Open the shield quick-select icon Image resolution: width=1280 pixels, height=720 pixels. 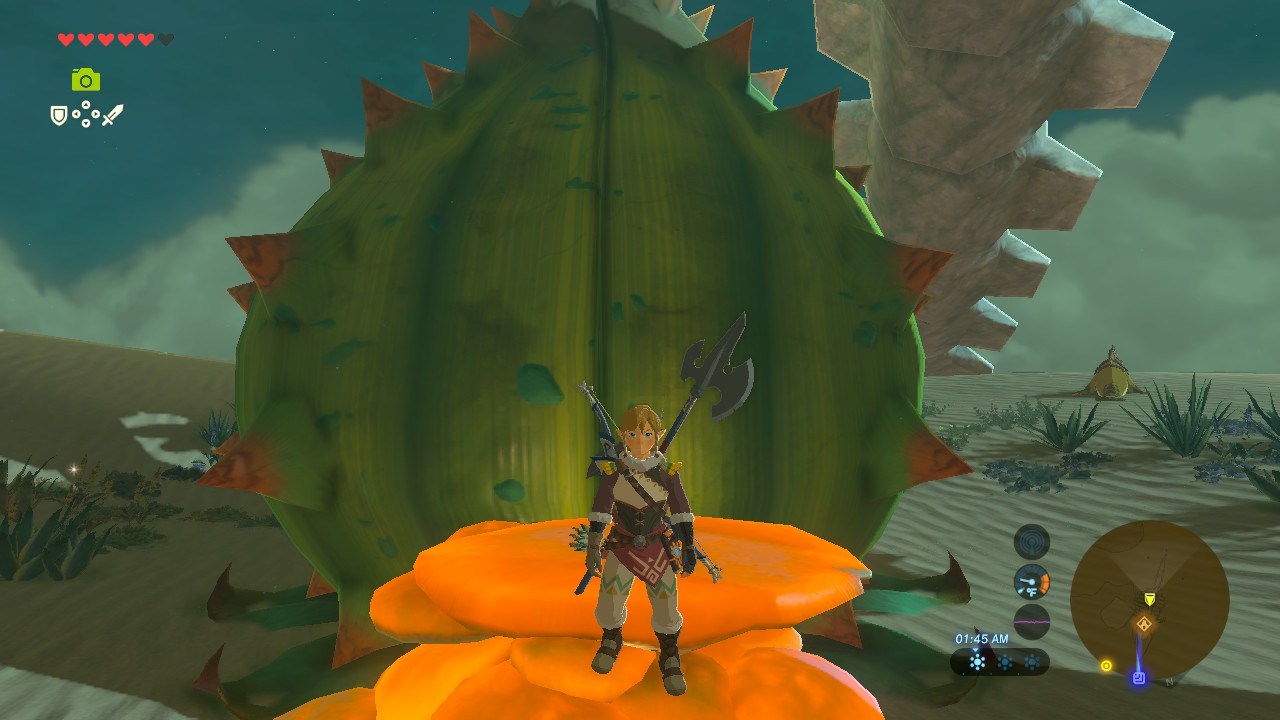pyautogui.click(x=59, y=116)
